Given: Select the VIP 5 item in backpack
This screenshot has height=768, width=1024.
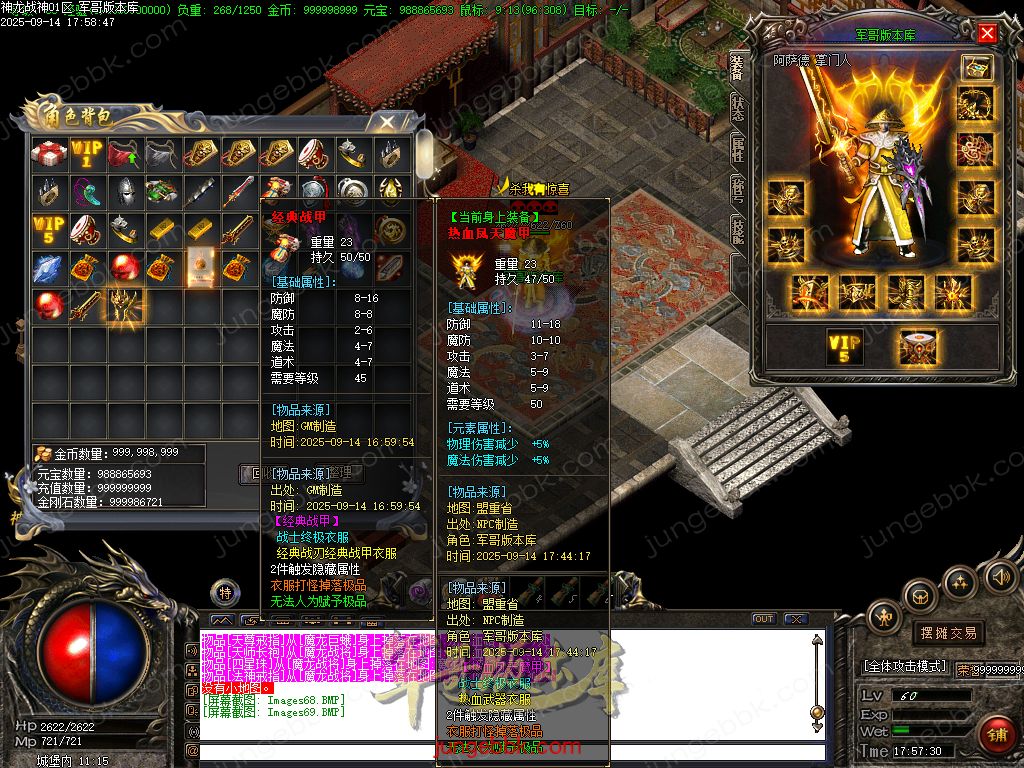Looking at the screenshot, I should (x=48, y=229).
